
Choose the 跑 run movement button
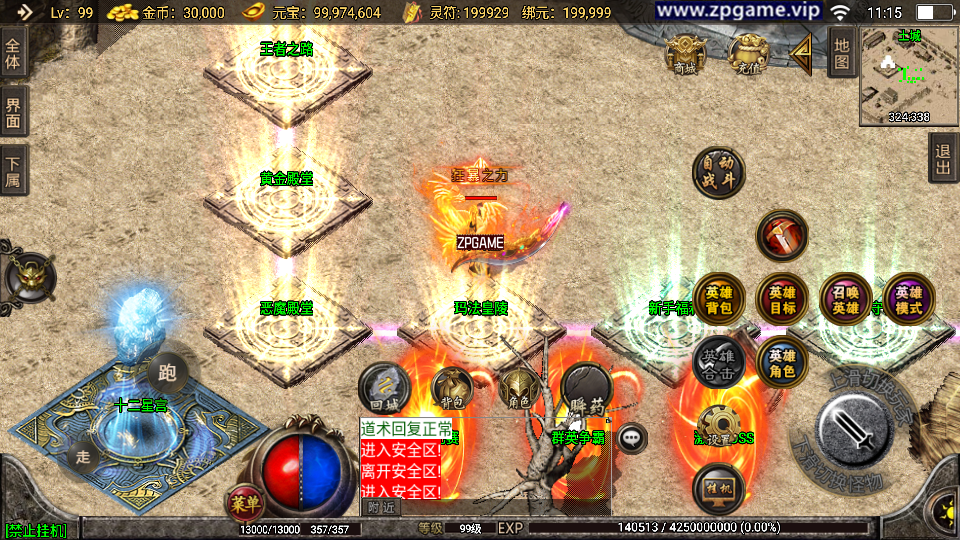click(x=167, y=374)
